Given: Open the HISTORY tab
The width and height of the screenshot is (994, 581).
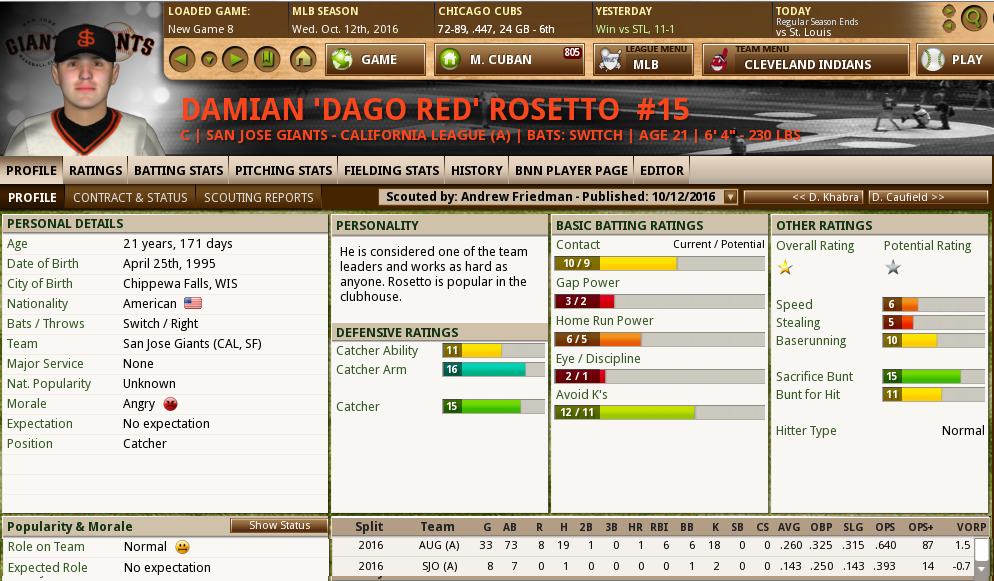Looking at the screenshot, I should tap(476, 170).
